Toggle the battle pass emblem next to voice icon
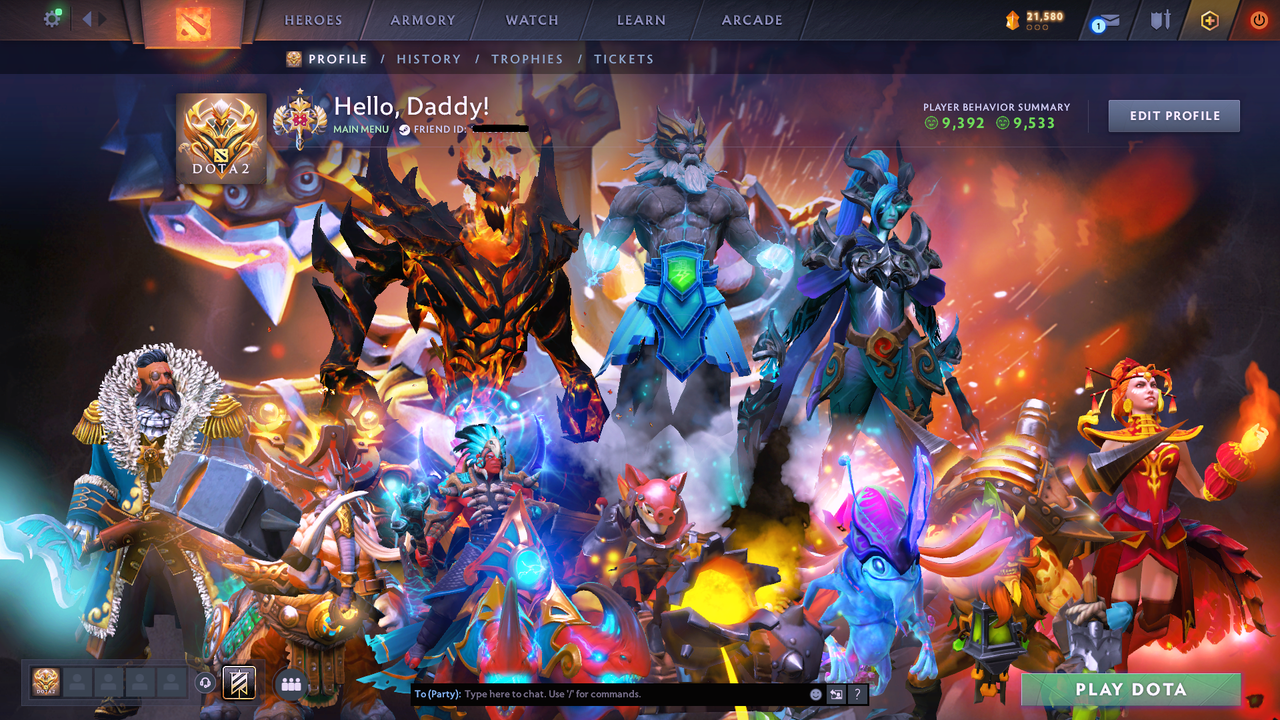1280x720 pixels. [x=237, y=682]
